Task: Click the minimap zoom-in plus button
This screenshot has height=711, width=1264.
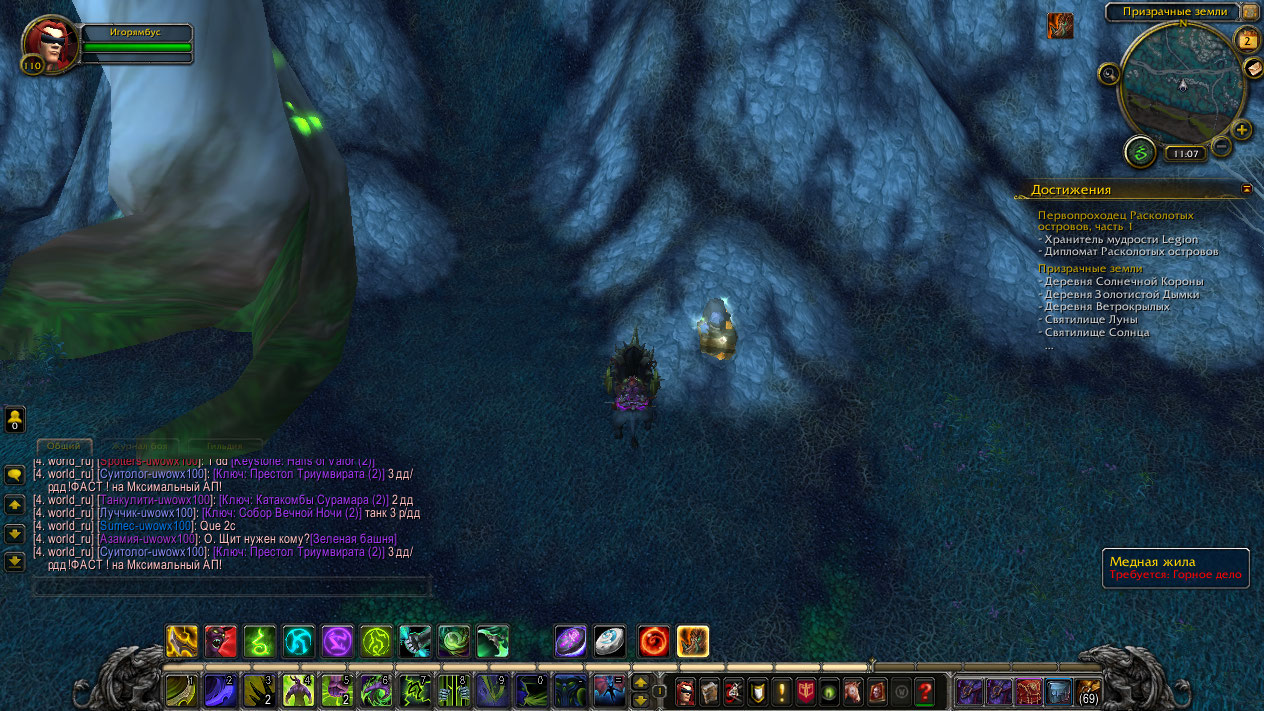Action: [x=1242, y=130]
